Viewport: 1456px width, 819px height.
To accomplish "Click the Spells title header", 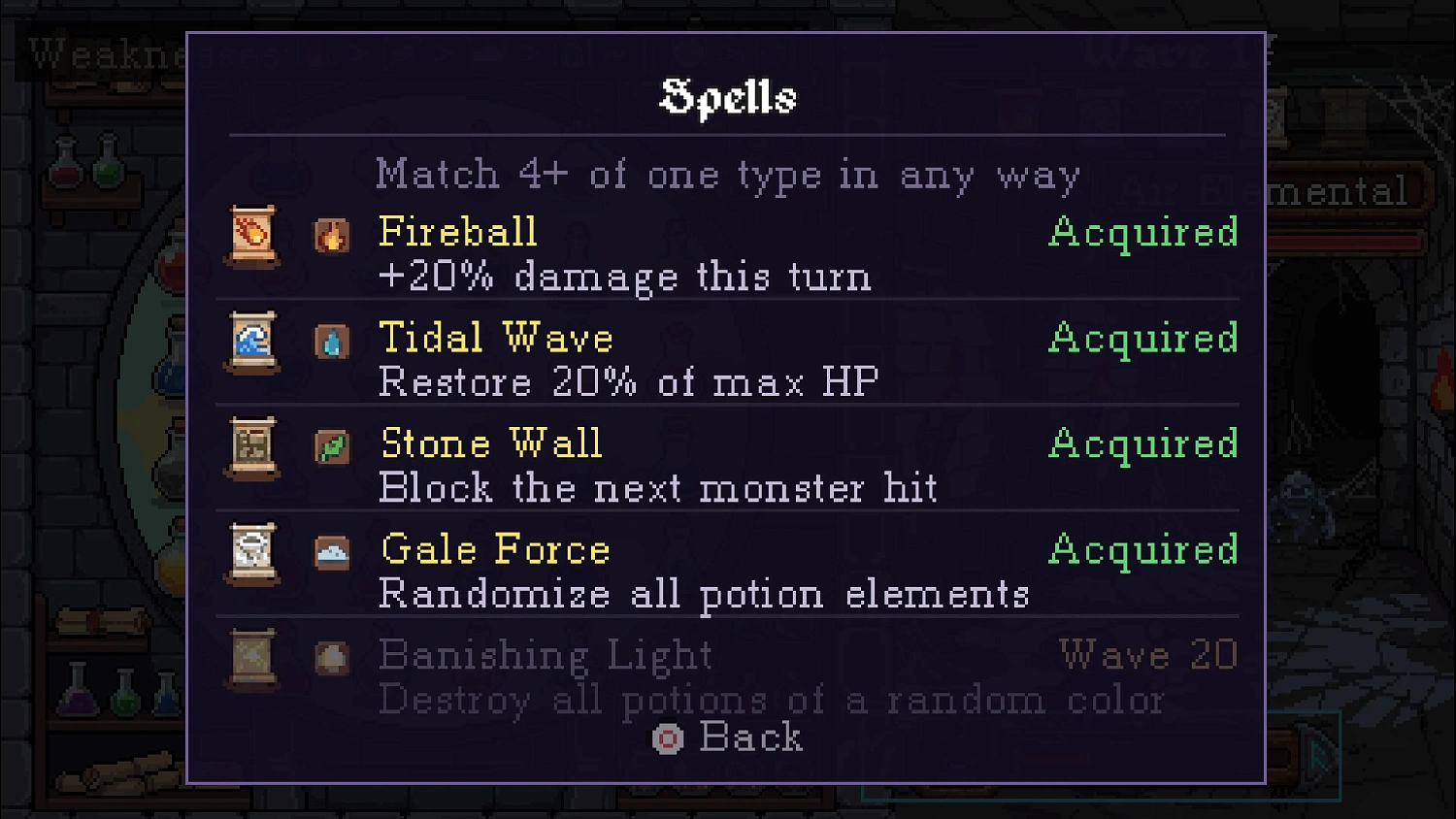I will click(x=727, y=96).
